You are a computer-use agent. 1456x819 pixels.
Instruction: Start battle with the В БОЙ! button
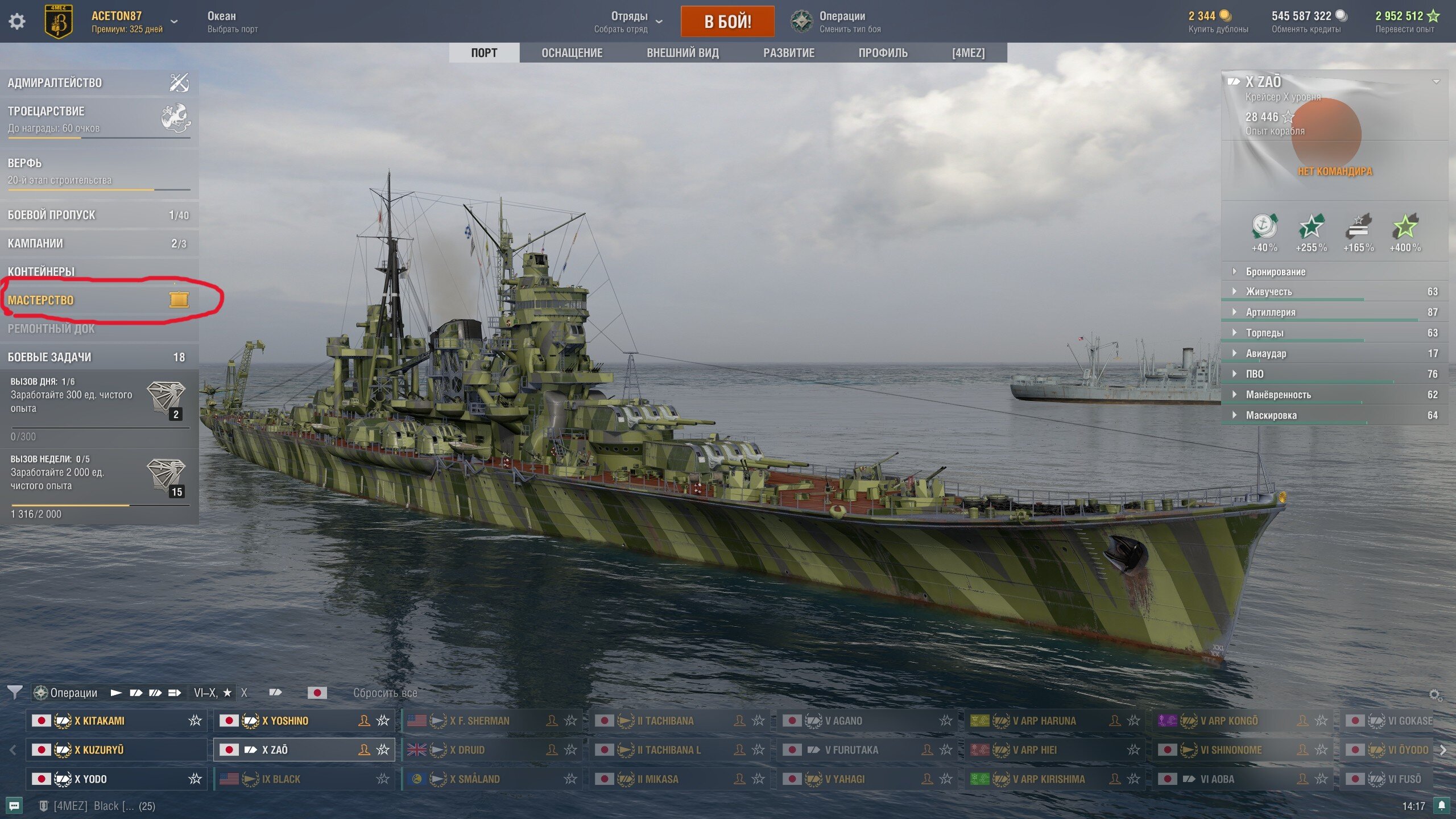pos(727,22)
